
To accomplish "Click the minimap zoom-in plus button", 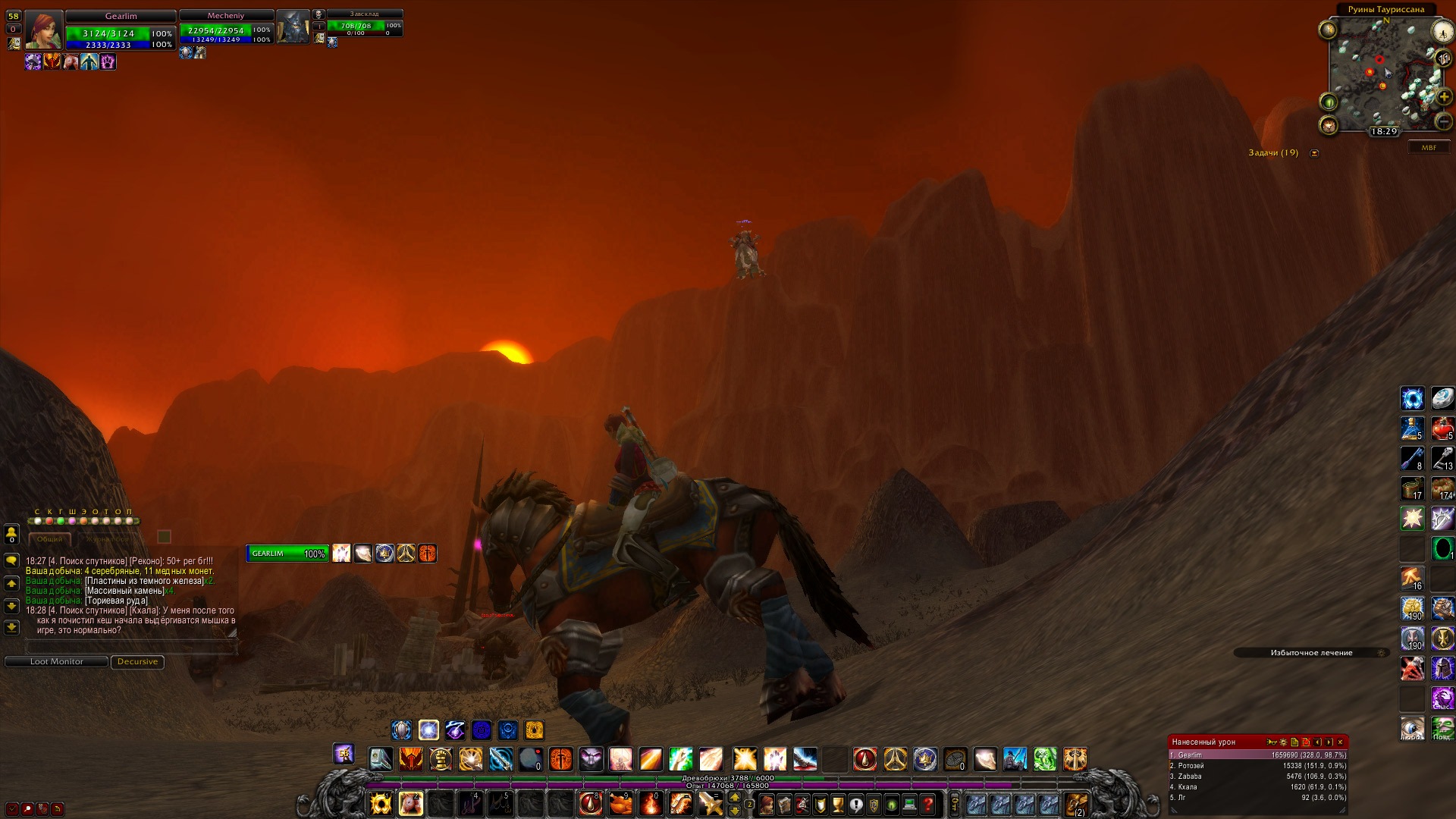I will pyautogui.click(x=1443, y=98).
